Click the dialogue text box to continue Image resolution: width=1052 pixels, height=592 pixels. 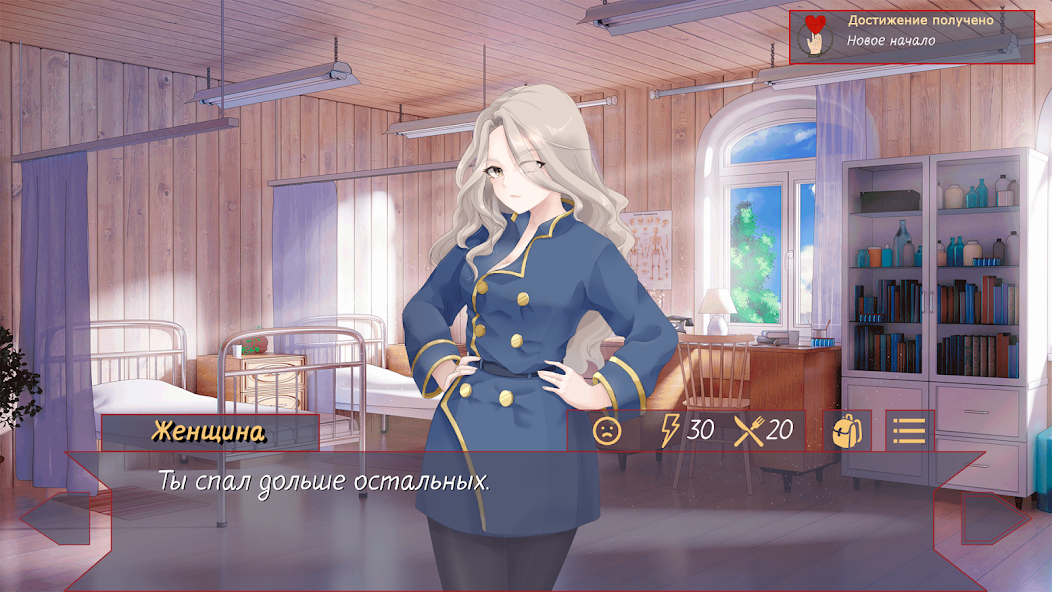coord(525,500)
